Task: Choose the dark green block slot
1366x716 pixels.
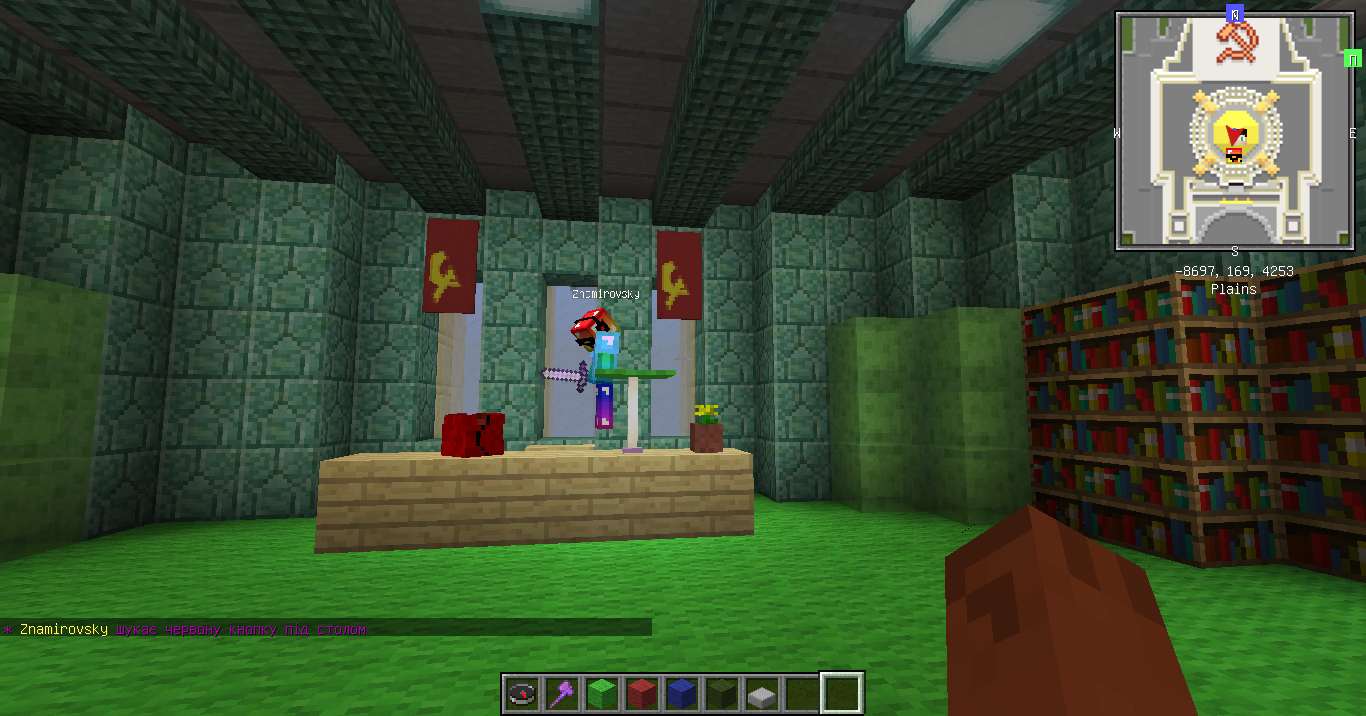Action: [721, 693]
